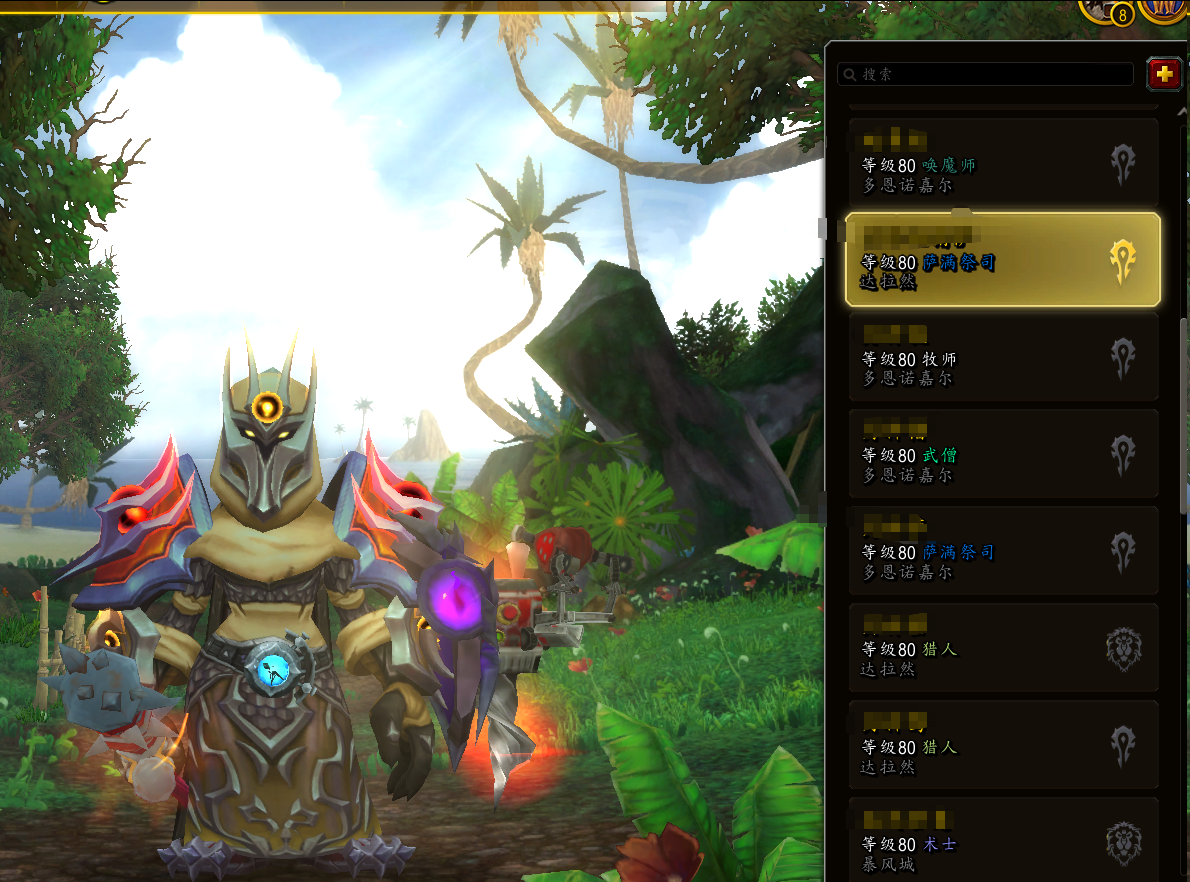1190x882 pixels.
Task: Click the red plus button beside search
Action: (x=1163, y=73)
